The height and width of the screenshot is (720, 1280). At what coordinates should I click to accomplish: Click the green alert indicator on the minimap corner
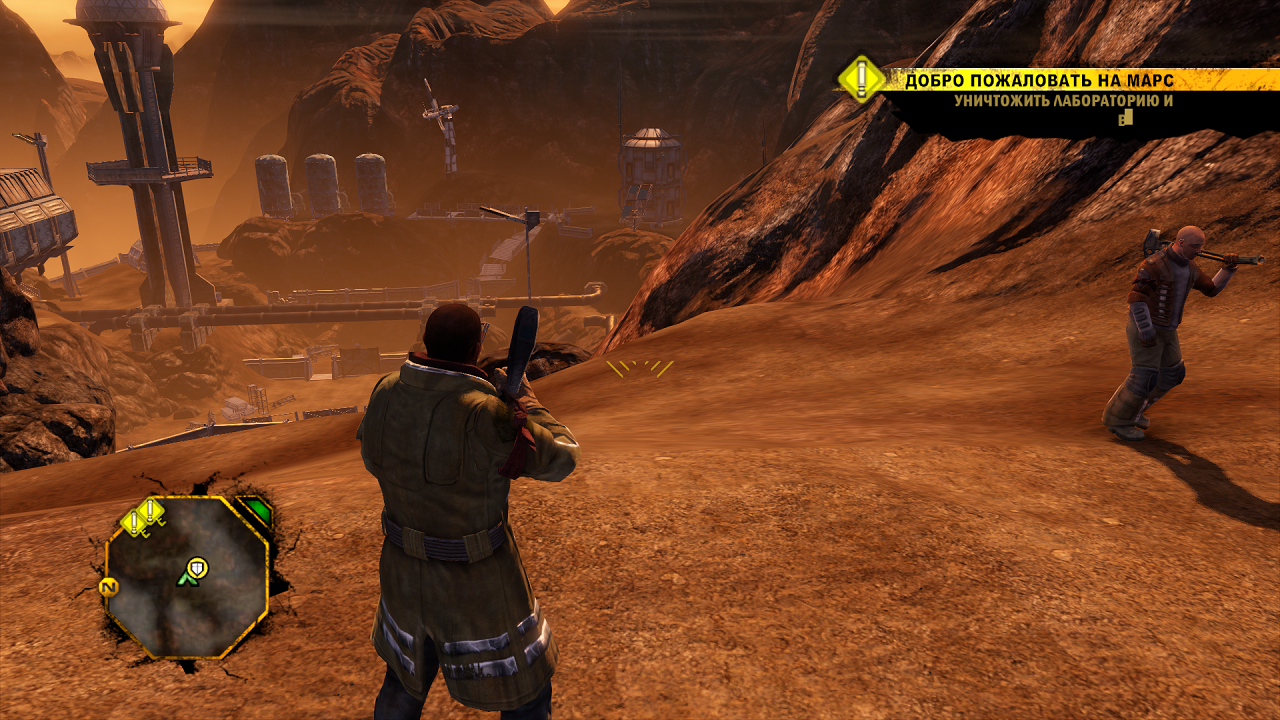pos(257,511)
